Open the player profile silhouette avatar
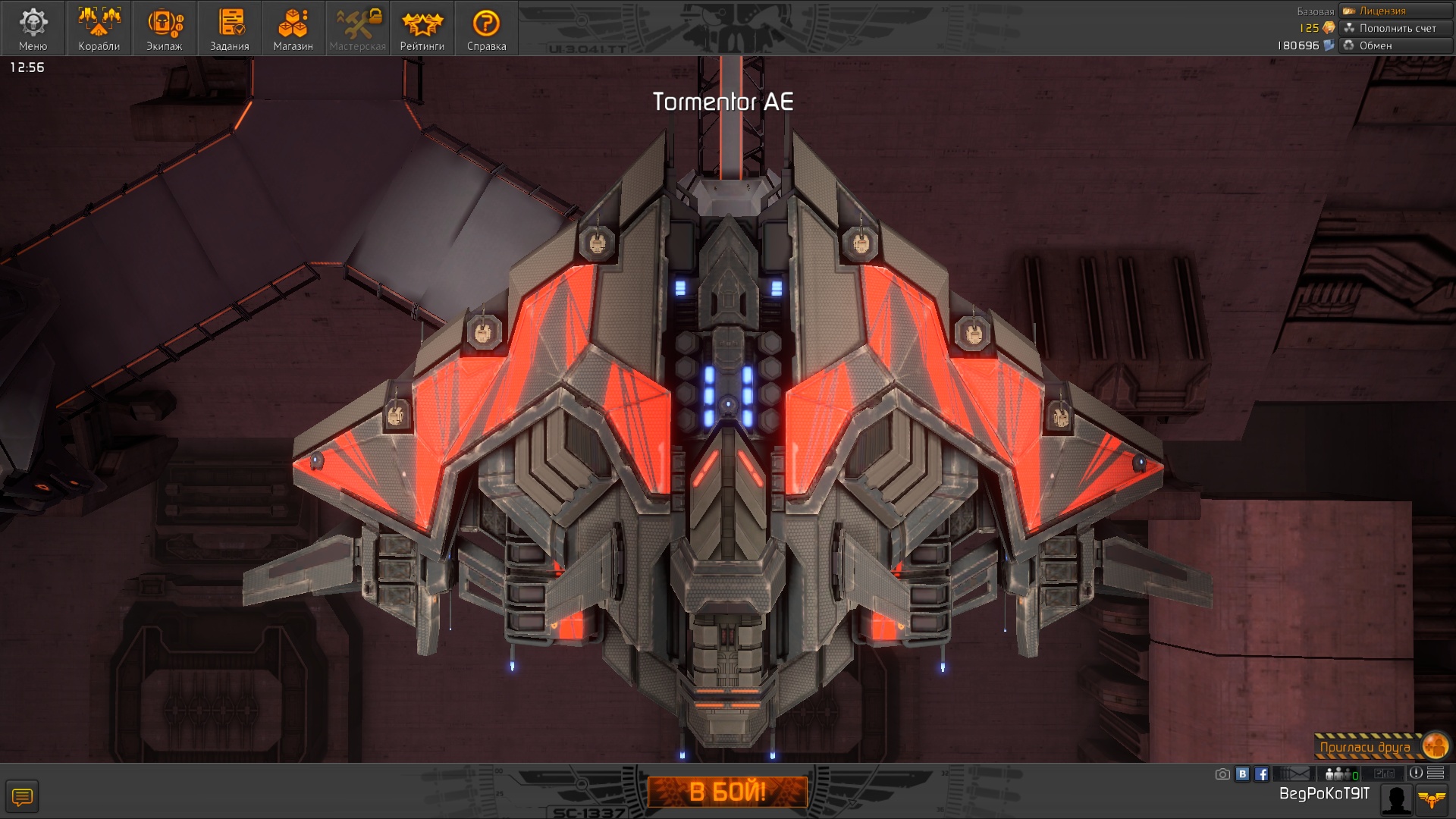Viewport: 1456px width, 819px height. 1396,799
